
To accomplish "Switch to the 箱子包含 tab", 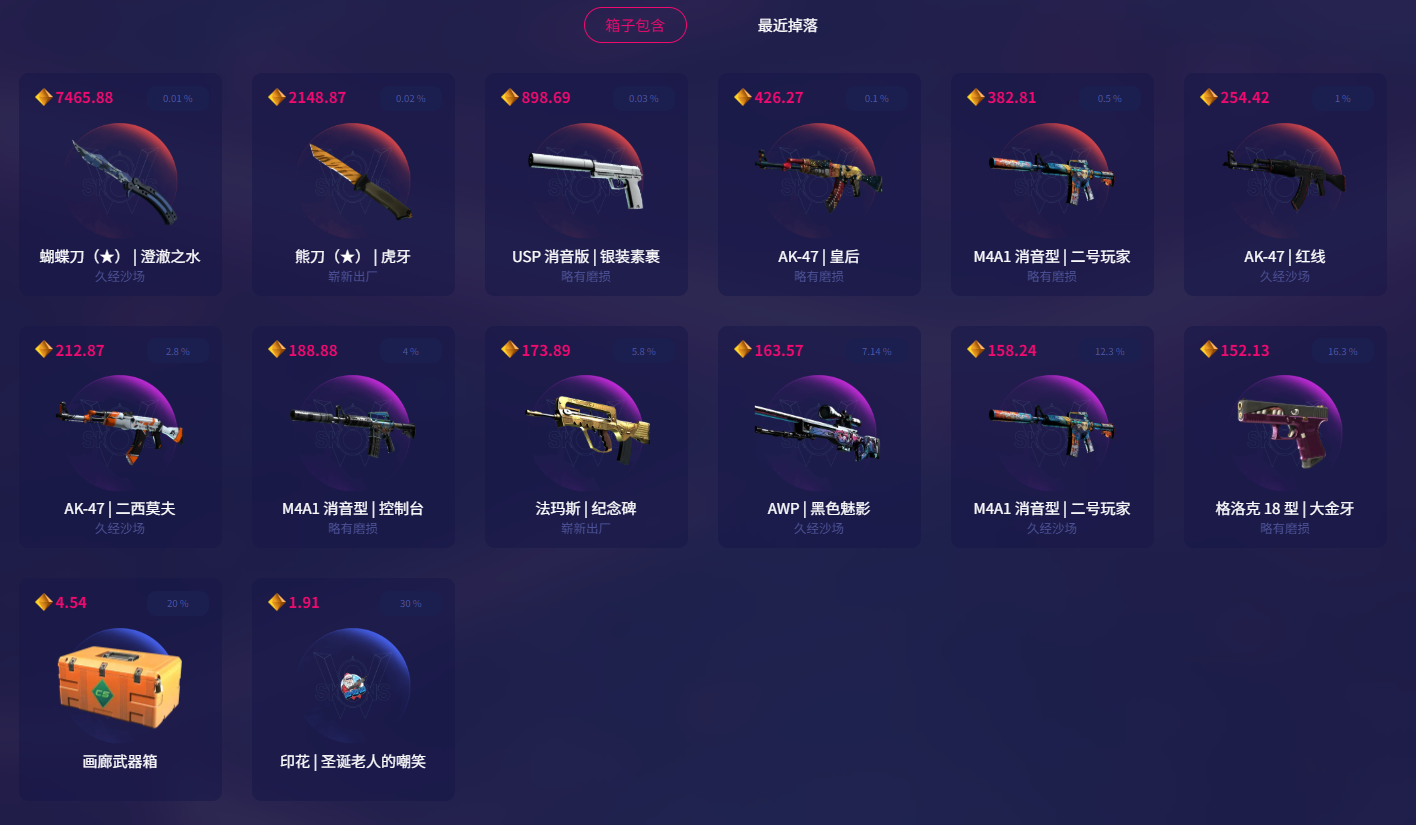I will click(x=635, y=25).
